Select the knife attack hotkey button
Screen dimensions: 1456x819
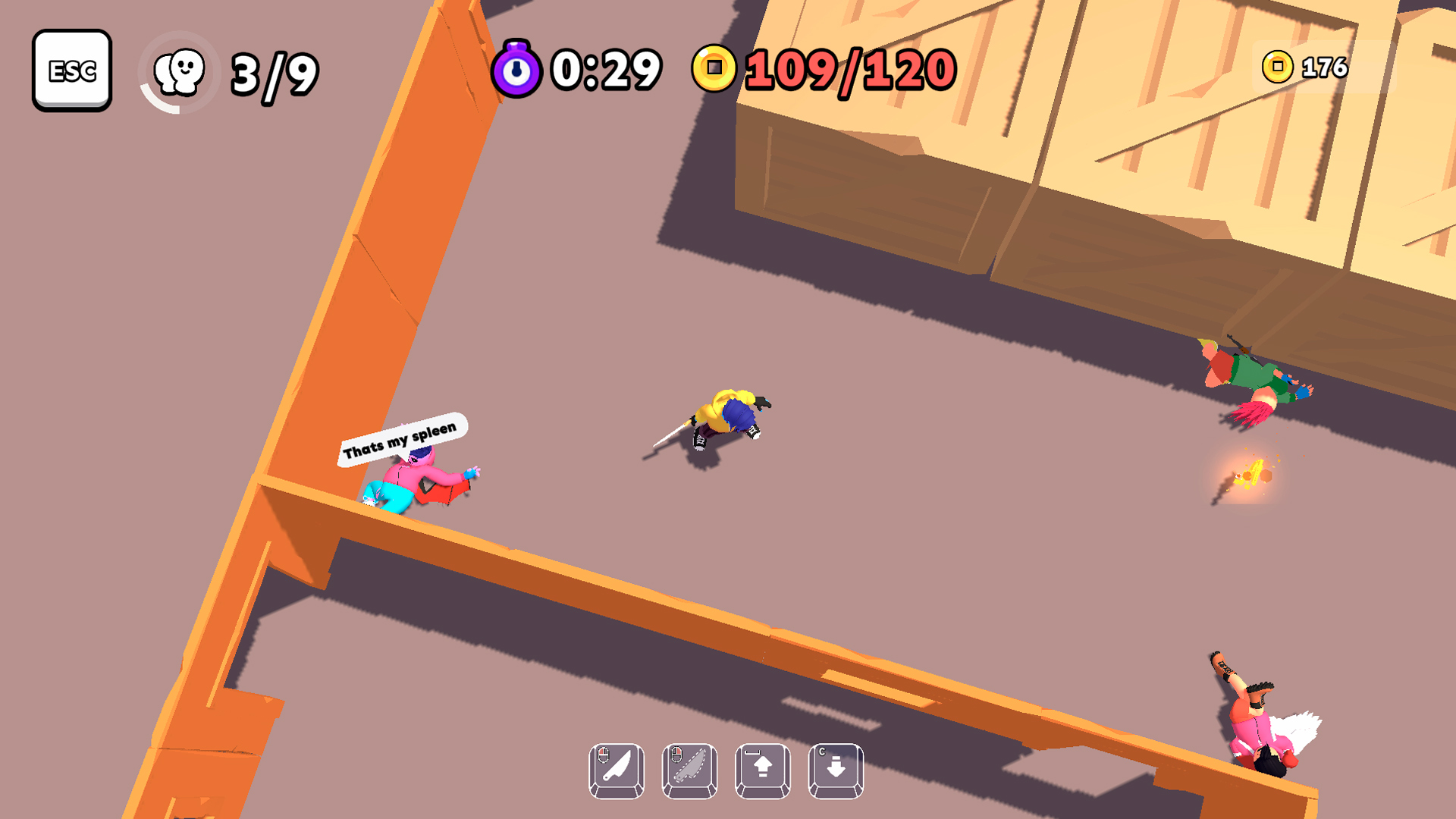[615, 771]
